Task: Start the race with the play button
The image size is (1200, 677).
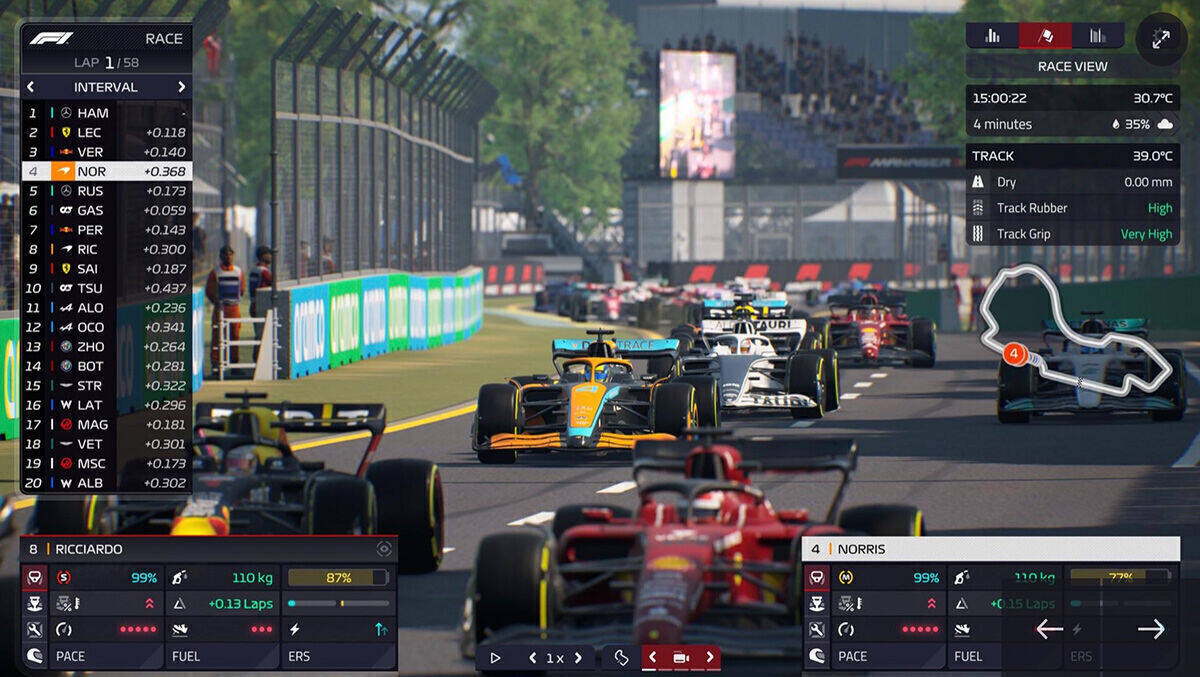Action: click(x=495, y=657)
